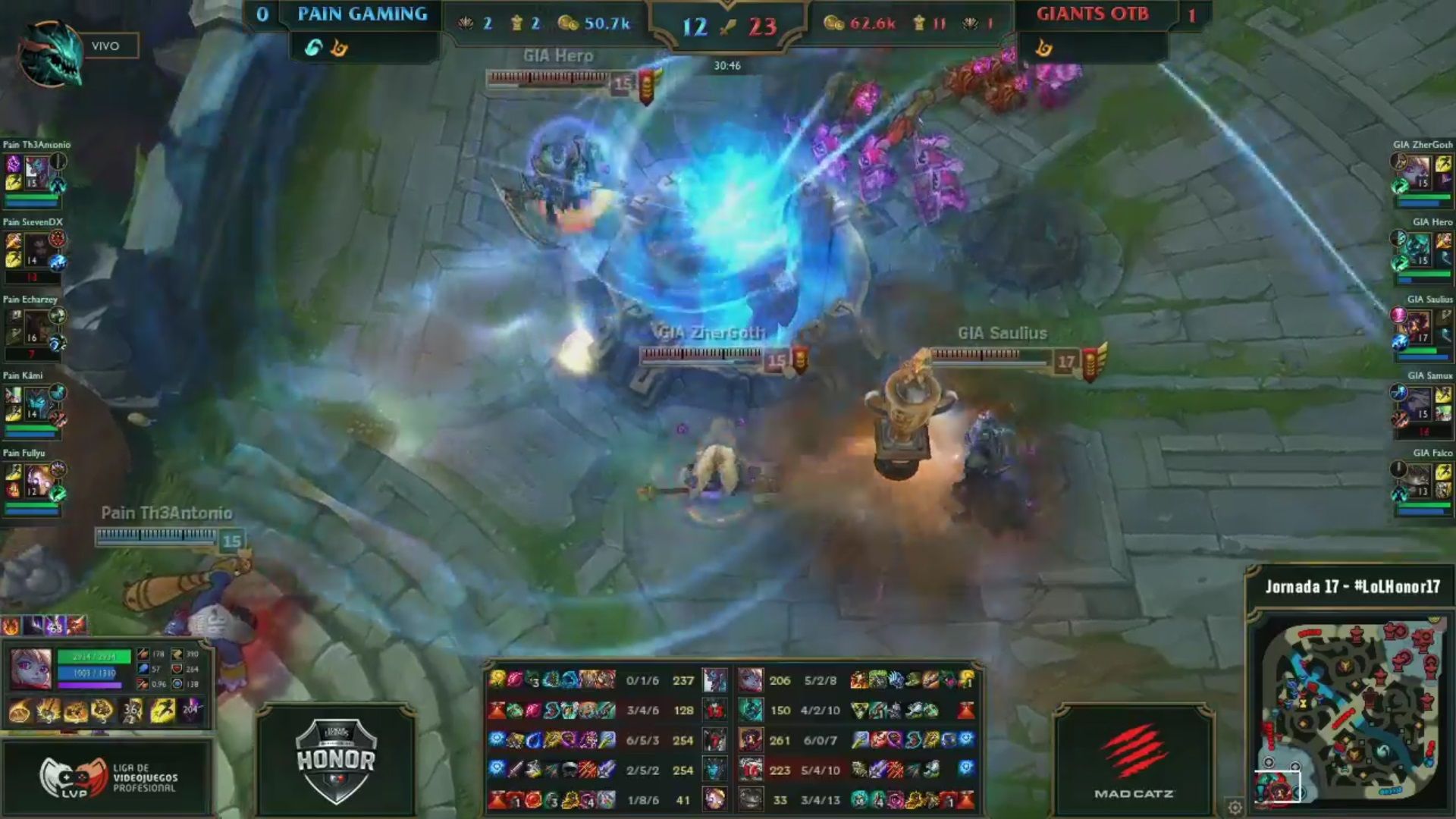
Task: Select Pain SevenDX's portrait in the sidebar
Action: coord(35,252)
